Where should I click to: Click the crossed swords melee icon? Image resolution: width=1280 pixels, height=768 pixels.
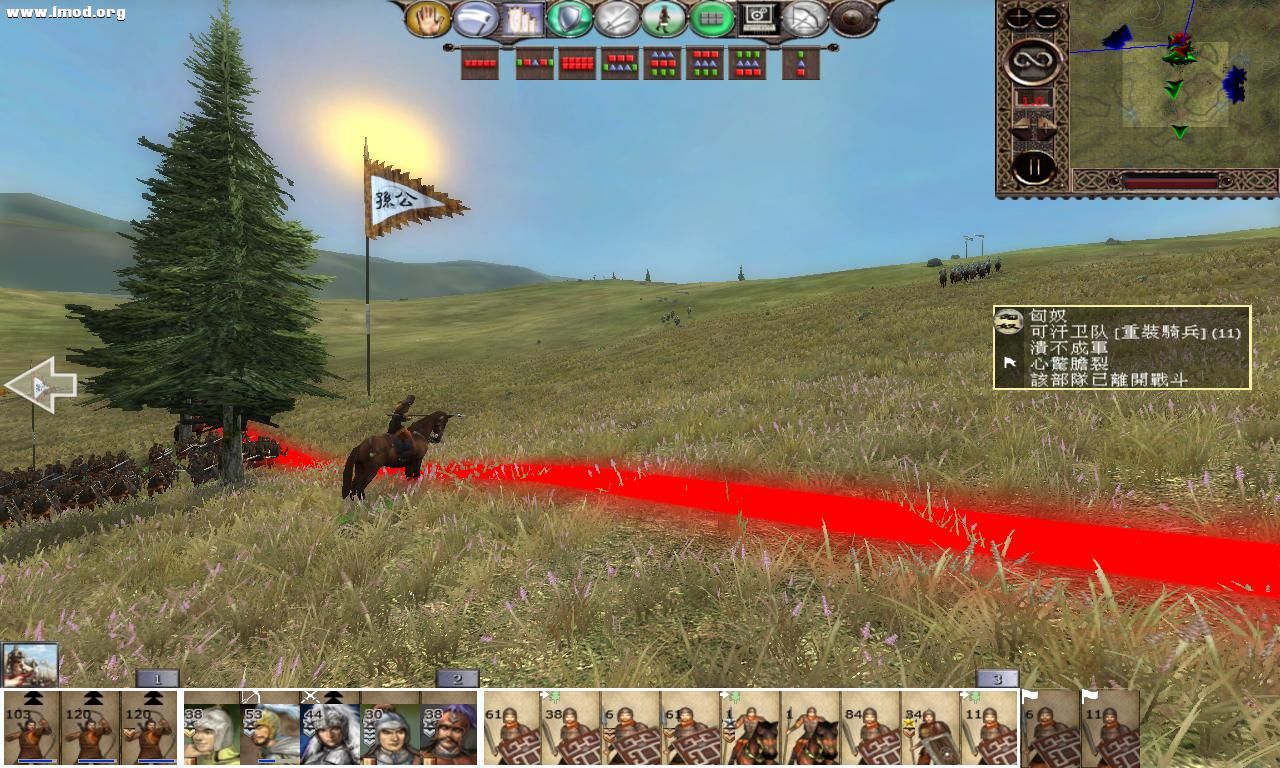click(616, 20)
